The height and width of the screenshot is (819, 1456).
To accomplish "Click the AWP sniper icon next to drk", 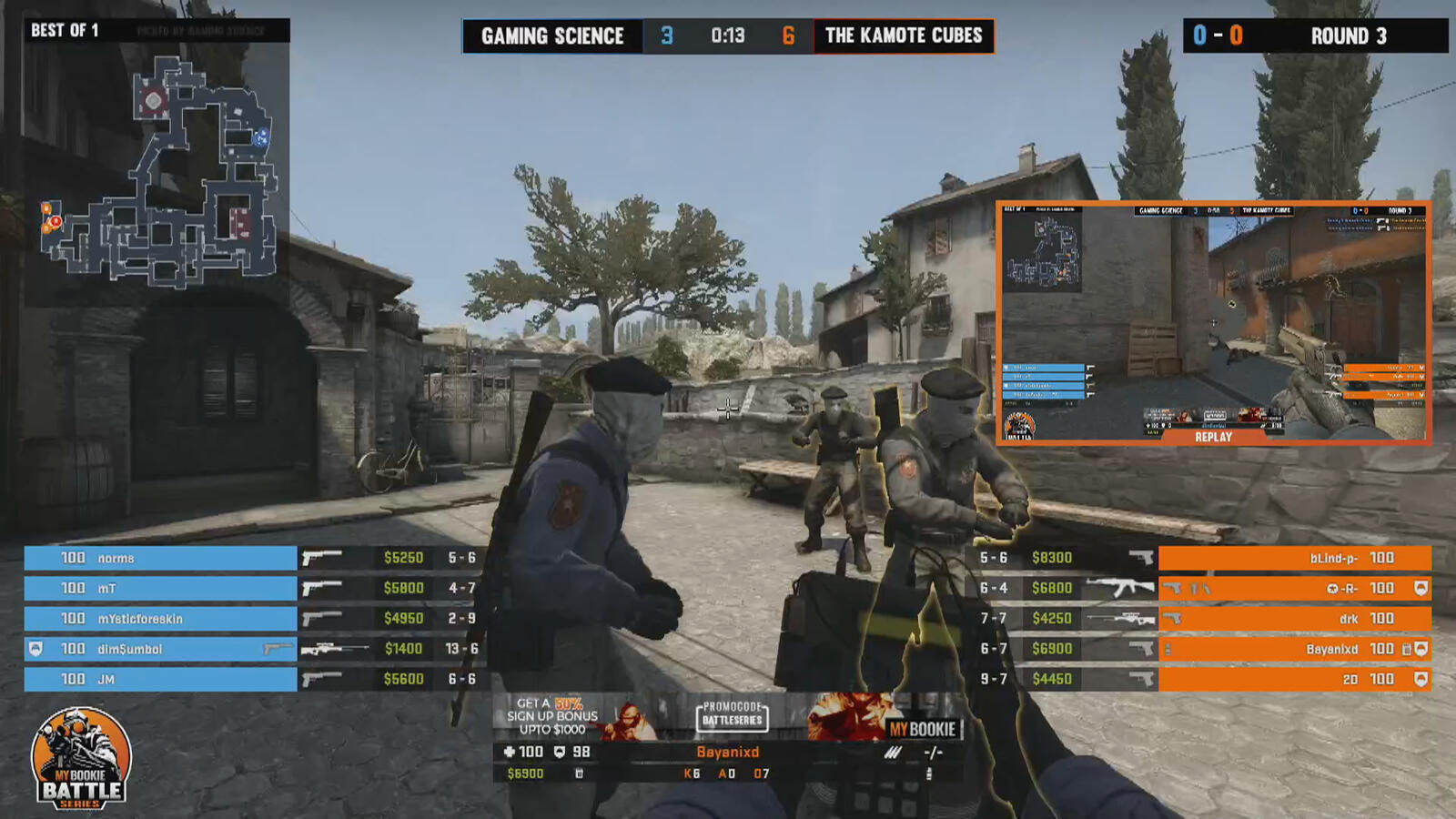I will click(x=1120, y=618).
